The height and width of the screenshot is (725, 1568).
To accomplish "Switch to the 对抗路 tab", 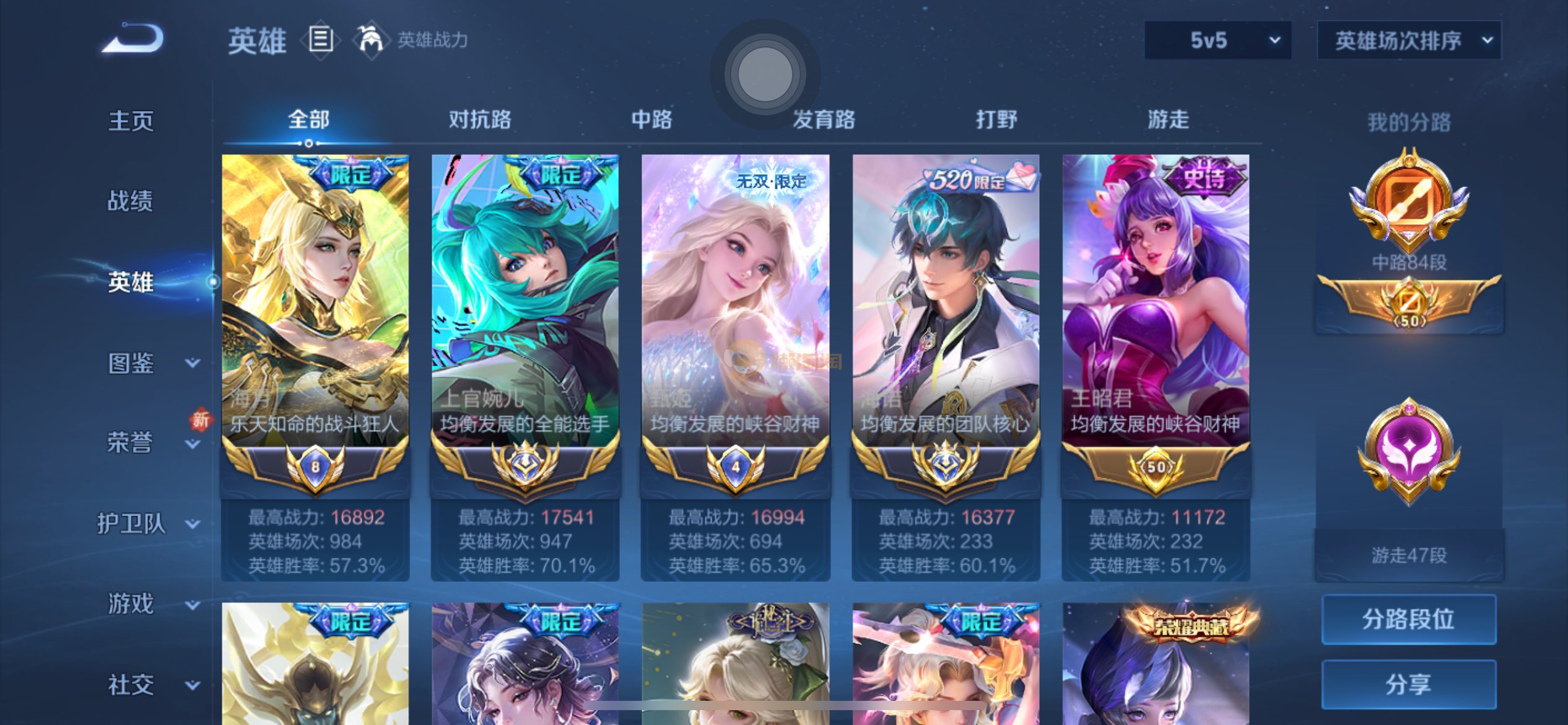I will (x=480, y=119).
